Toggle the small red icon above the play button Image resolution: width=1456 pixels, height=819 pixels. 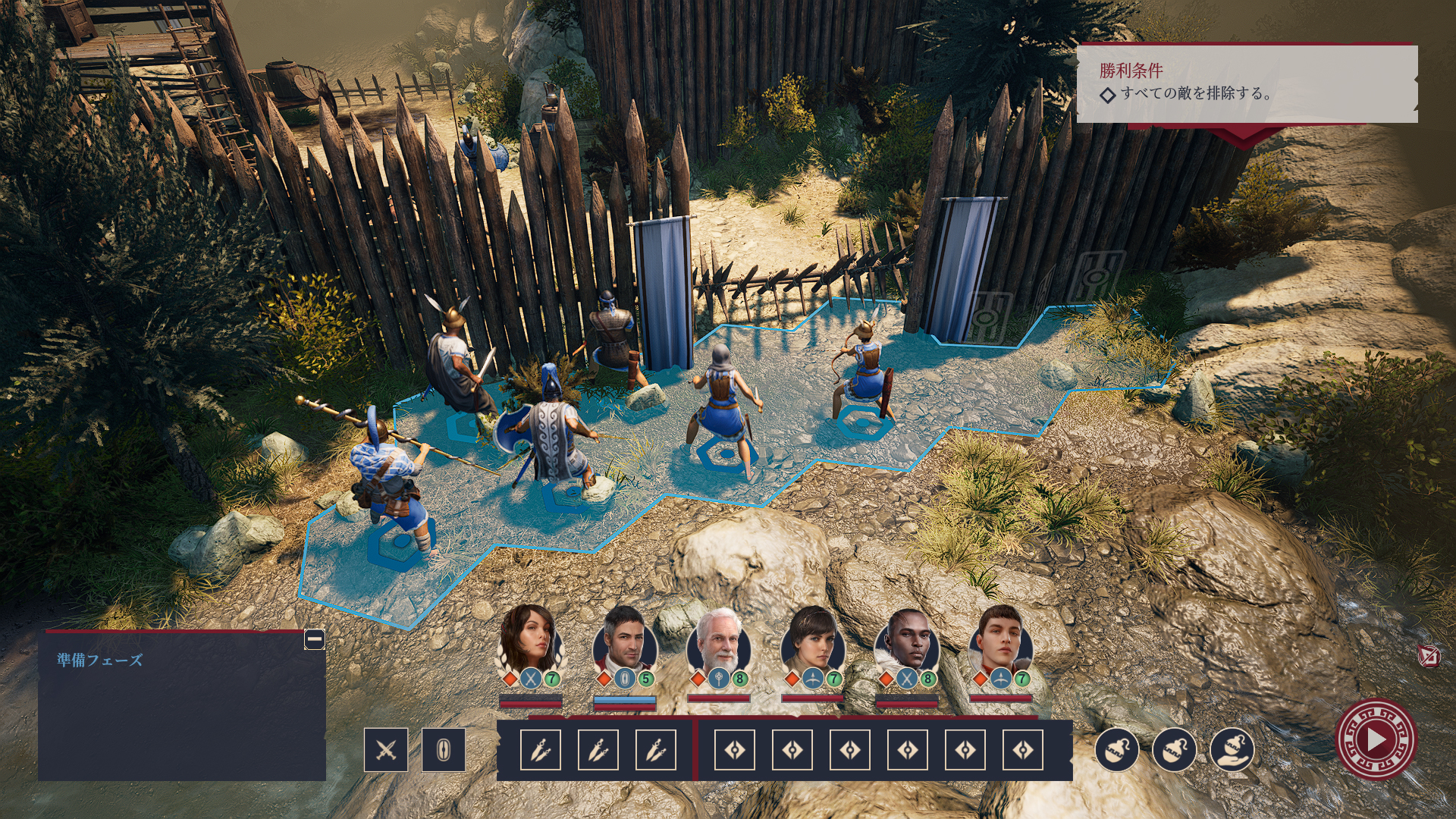coord(1429,656)
